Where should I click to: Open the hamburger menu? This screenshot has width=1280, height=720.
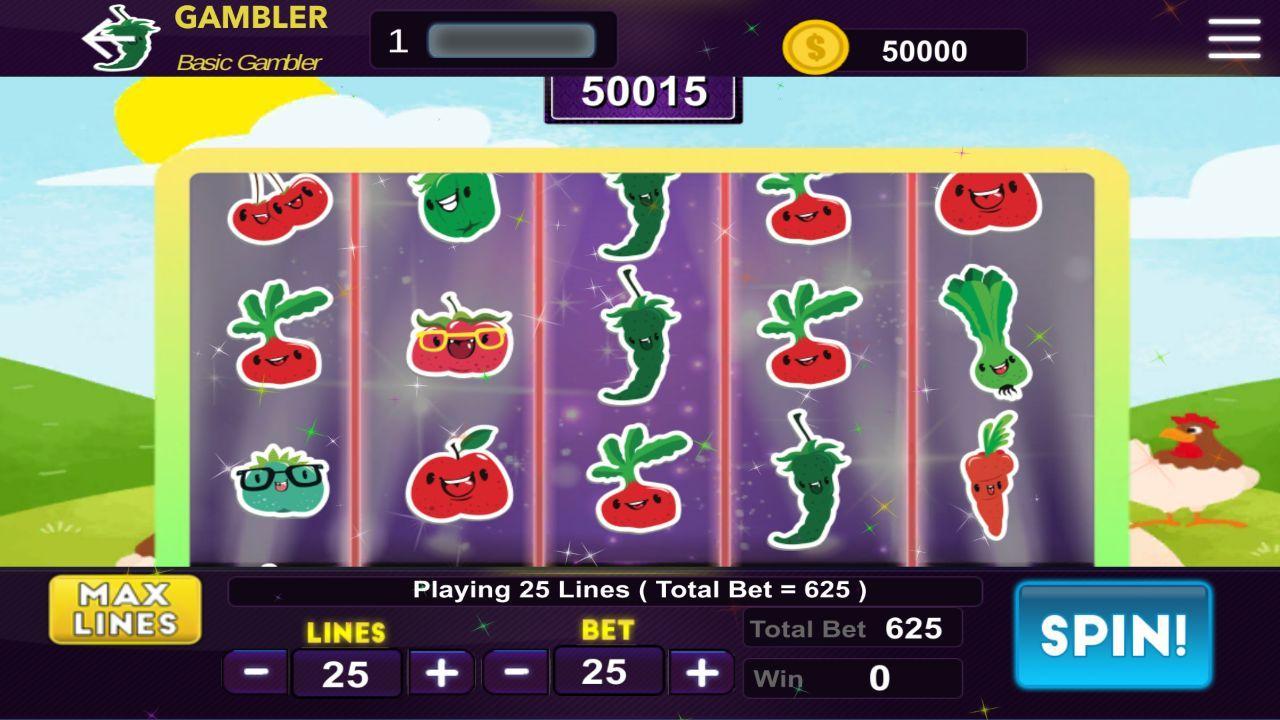coord(1233,37)
